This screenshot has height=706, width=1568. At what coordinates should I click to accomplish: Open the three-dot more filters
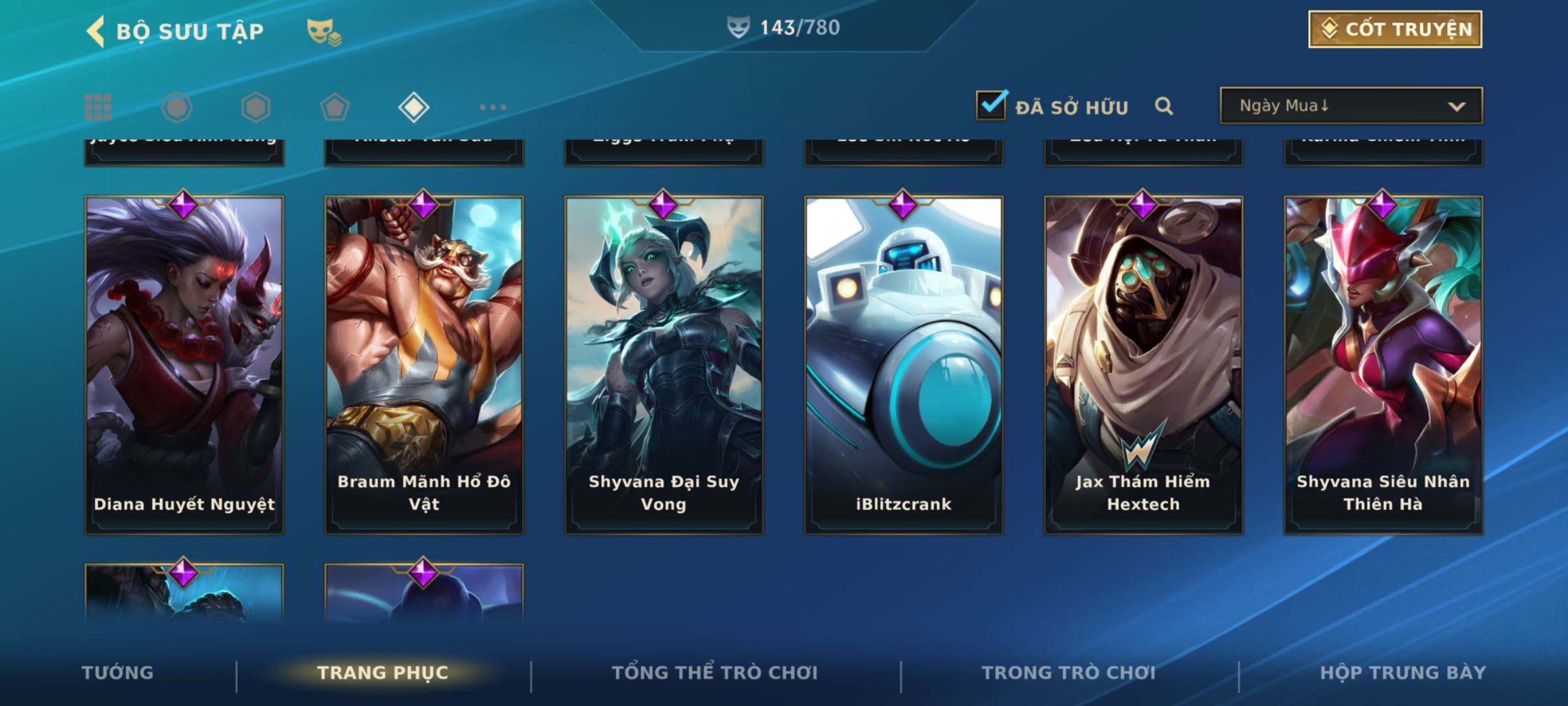pyautogui.click(x=493, y=107)
